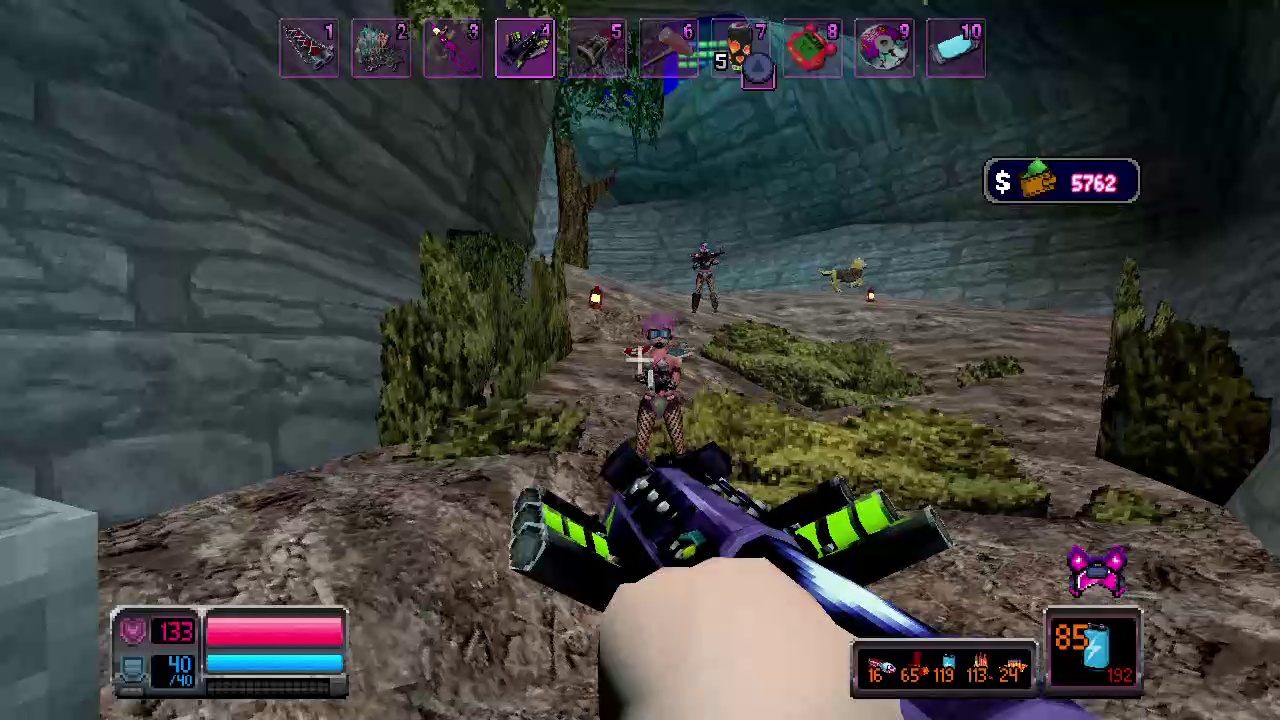Select the blue item in slot 10
Screen dimensions: 1280x720
[957, 47]
